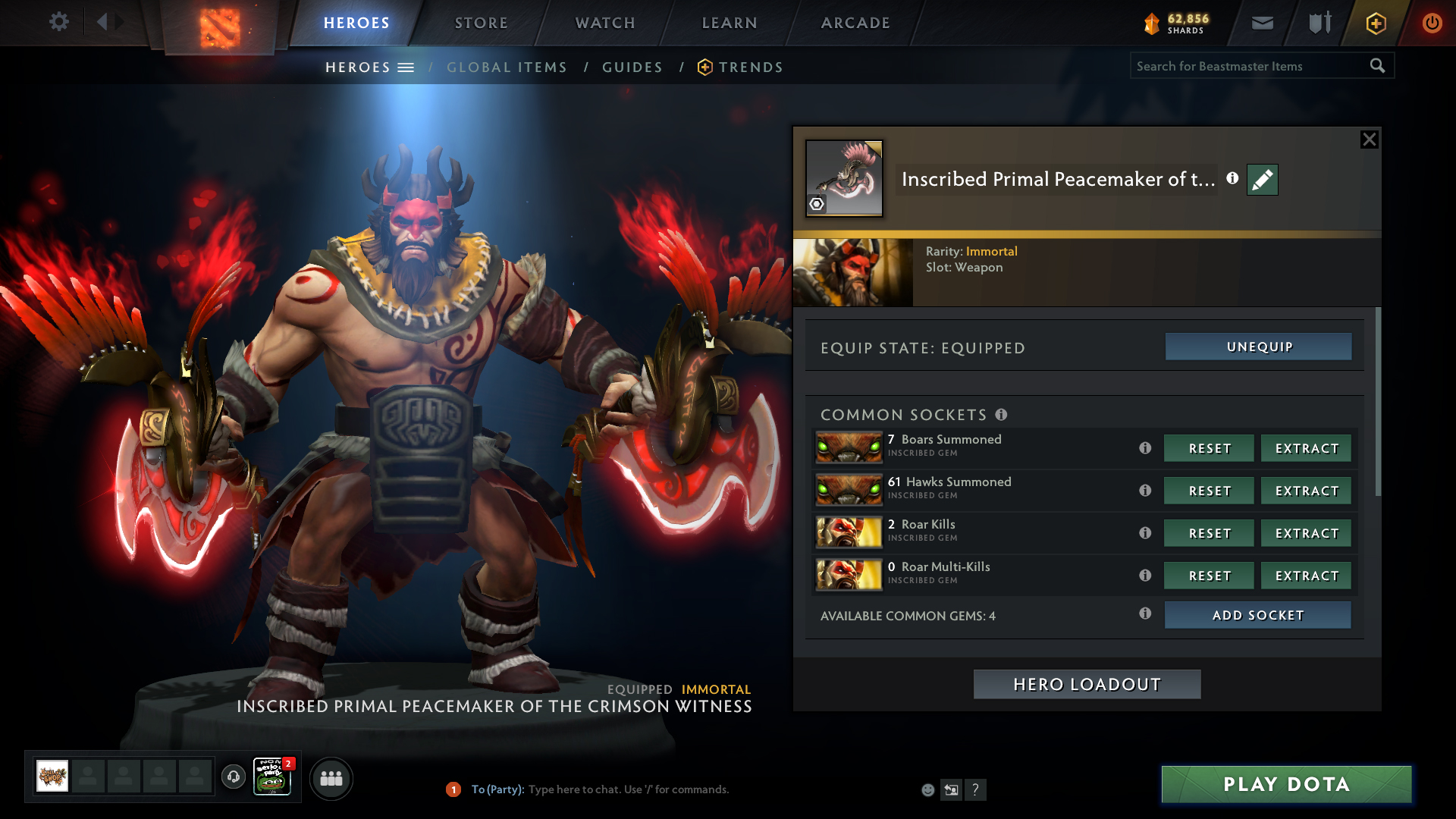The height and width of the screenshot is (819, 1456).
Task: Click the Beastmaster items search field
Action: pyautogui.click(x=1247, y=66)
